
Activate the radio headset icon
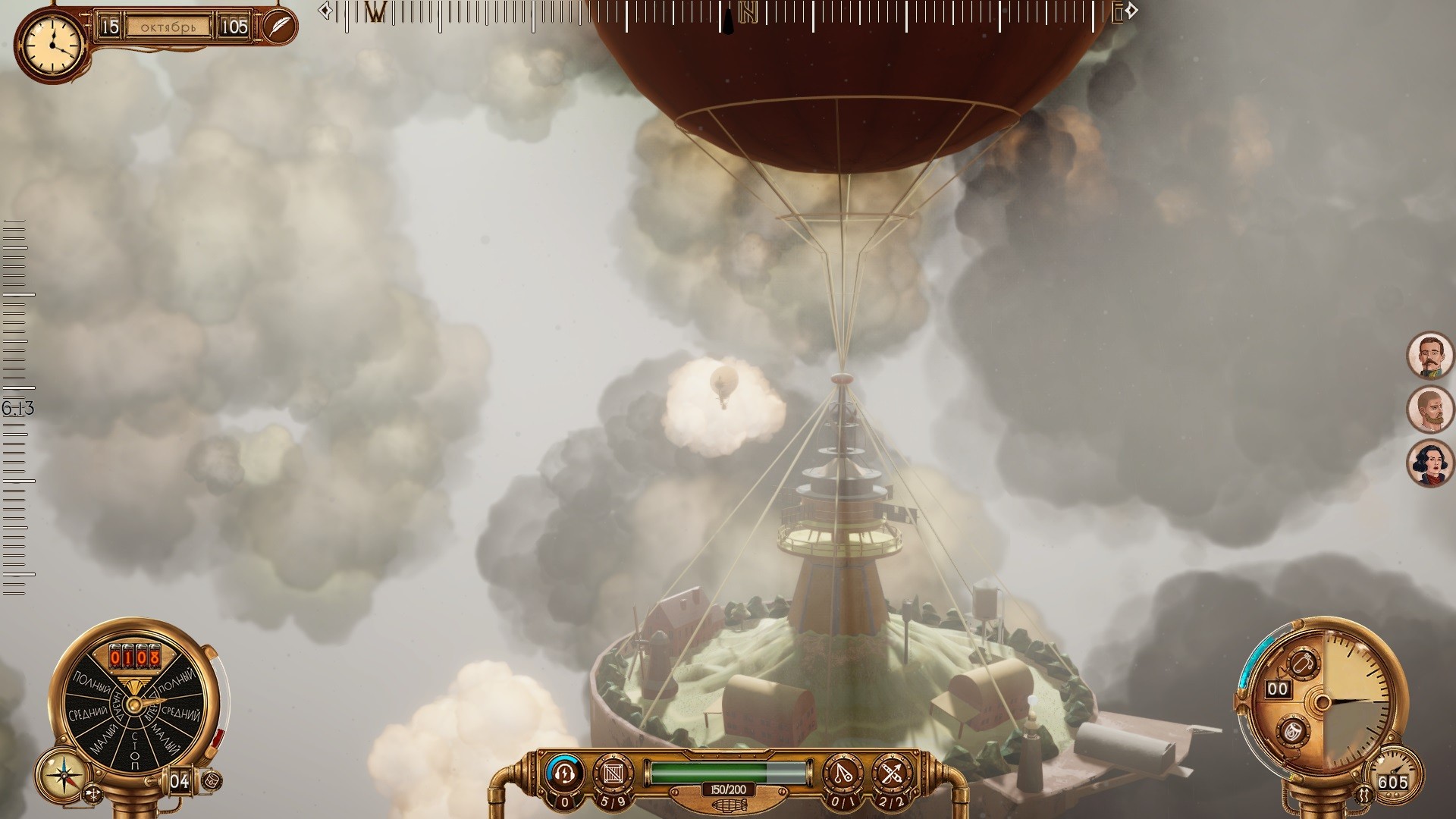pyautogui.click(x=564, y=773)
